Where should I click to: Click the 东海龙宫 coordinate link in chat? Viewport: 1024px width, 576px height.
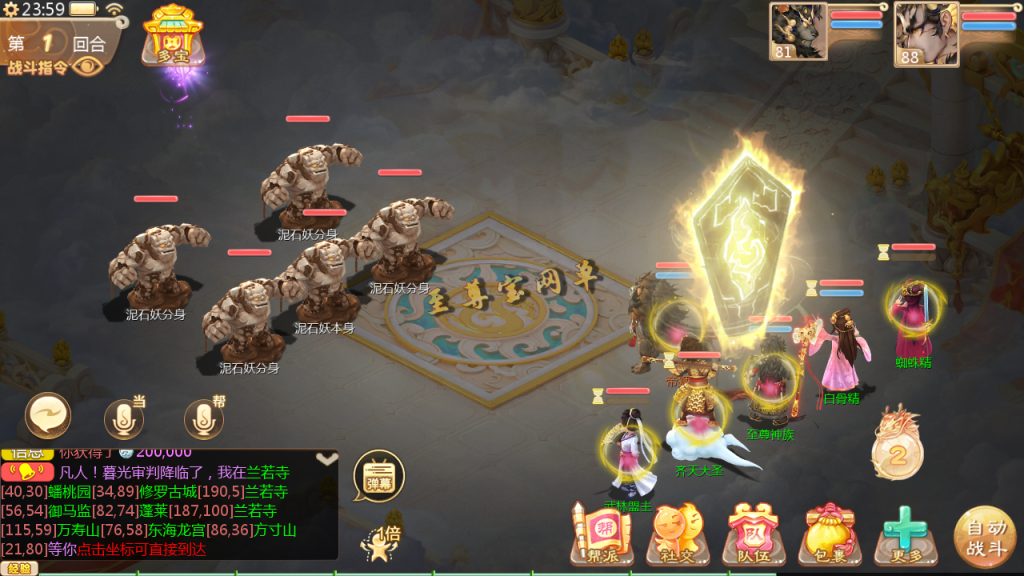(178, 530)
